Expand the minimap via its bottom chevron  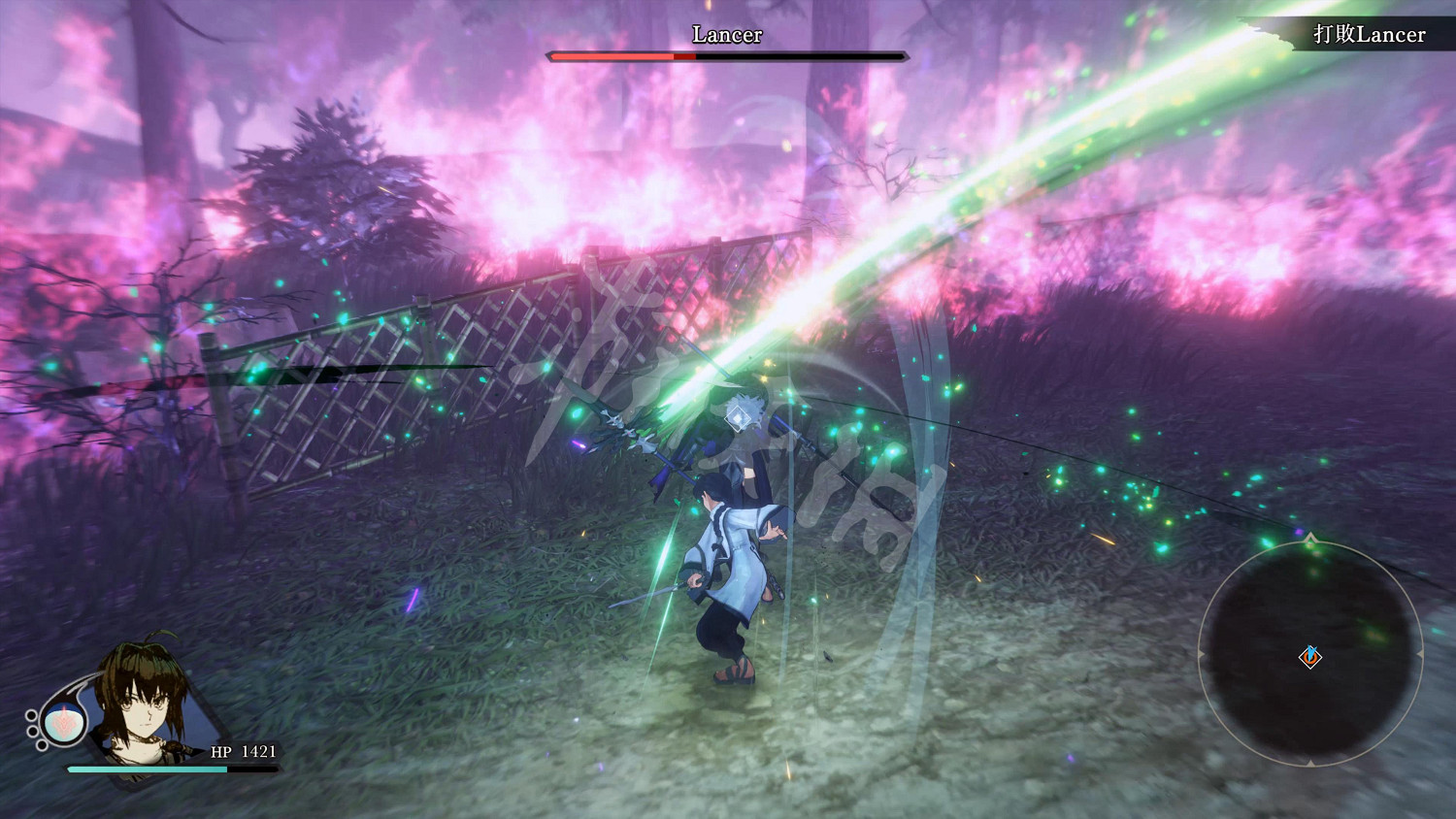[1308, 763]
